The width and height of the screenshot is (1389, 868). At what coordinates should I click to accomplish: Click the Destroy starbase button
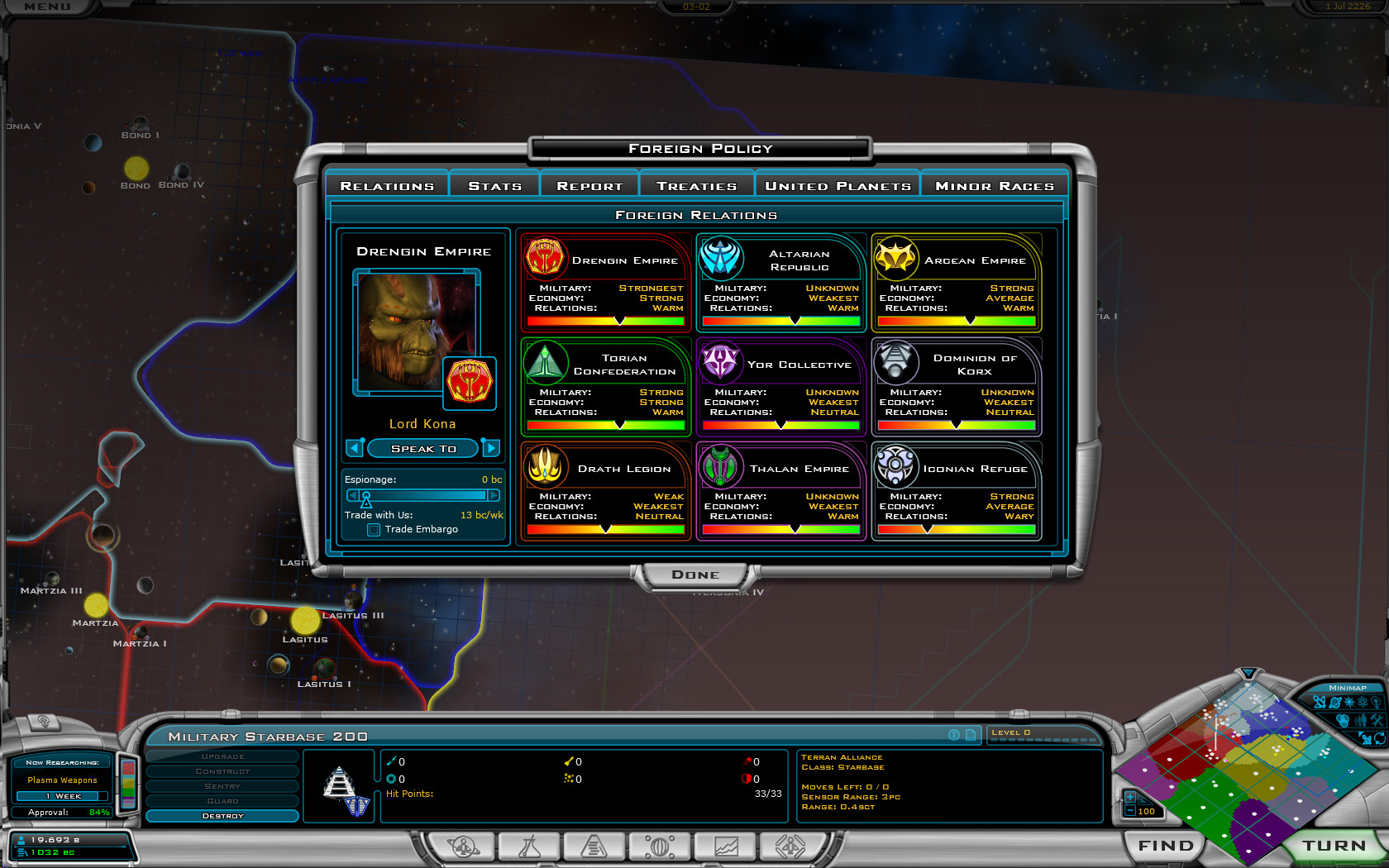point(222,816)
